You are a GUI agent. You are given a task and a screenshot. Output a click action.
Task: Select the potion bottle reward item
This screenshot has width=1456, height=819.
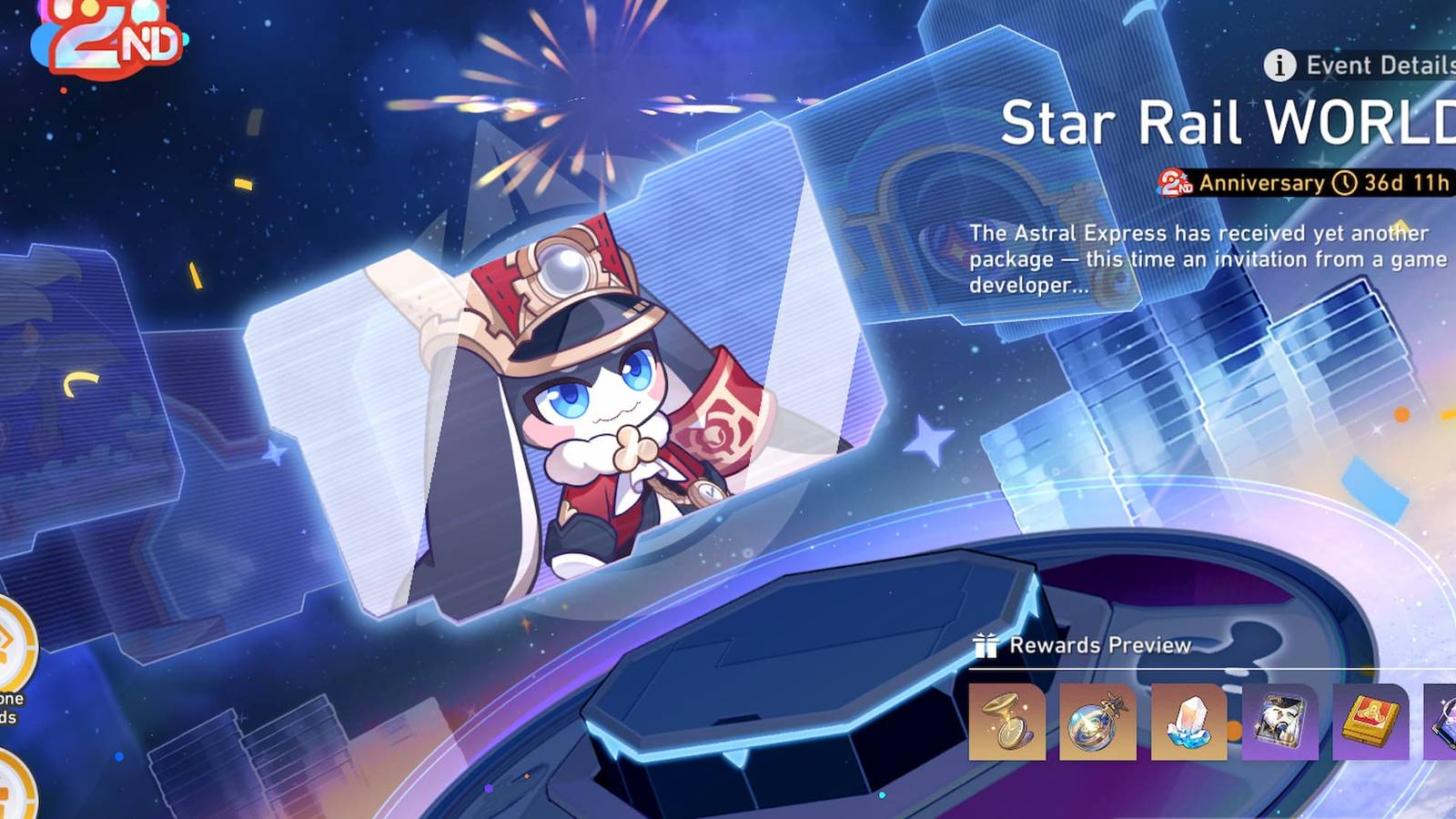point(1097,723)
